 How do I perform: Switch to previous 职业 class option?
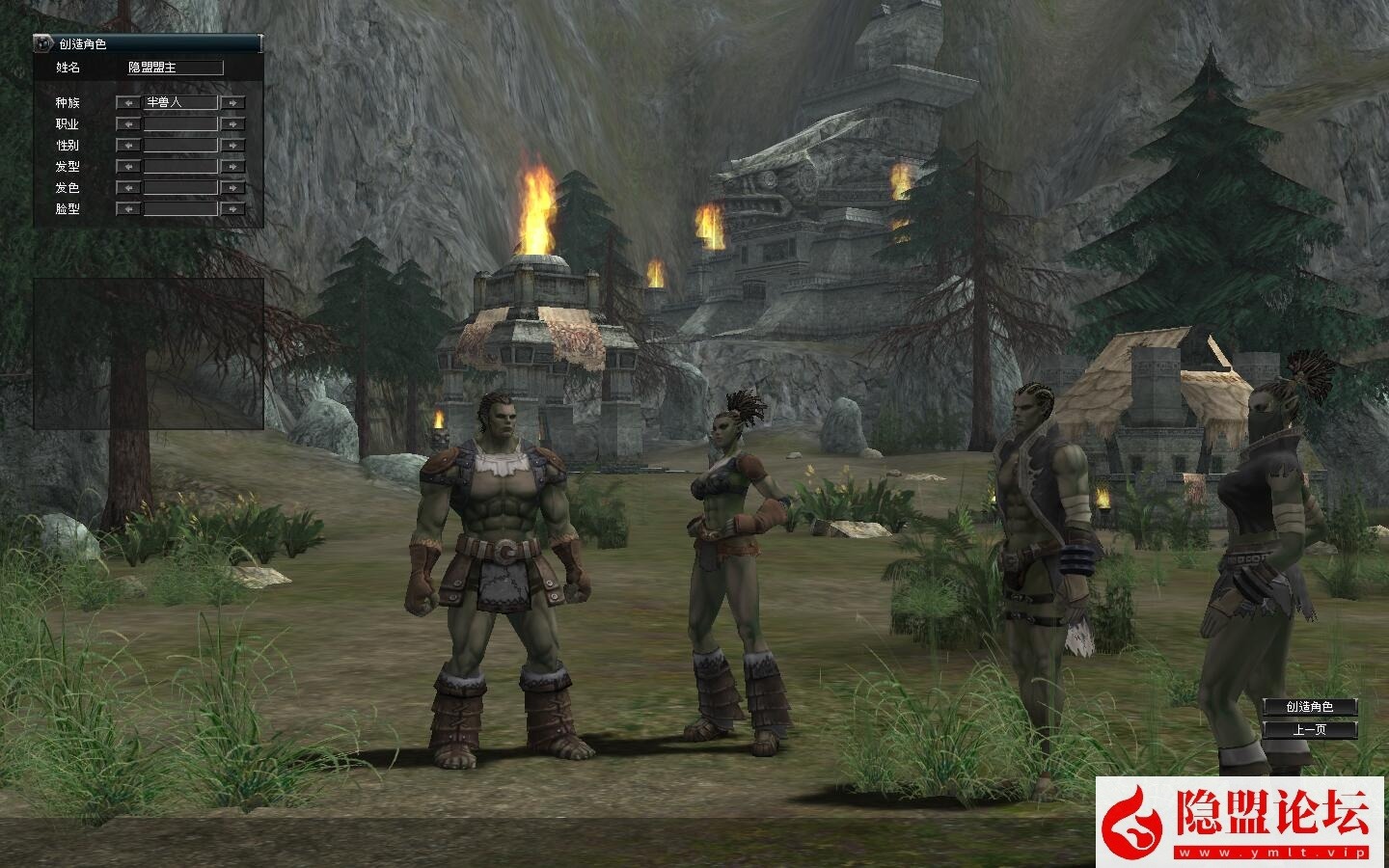pyautogui.click(x=128, y=123)
